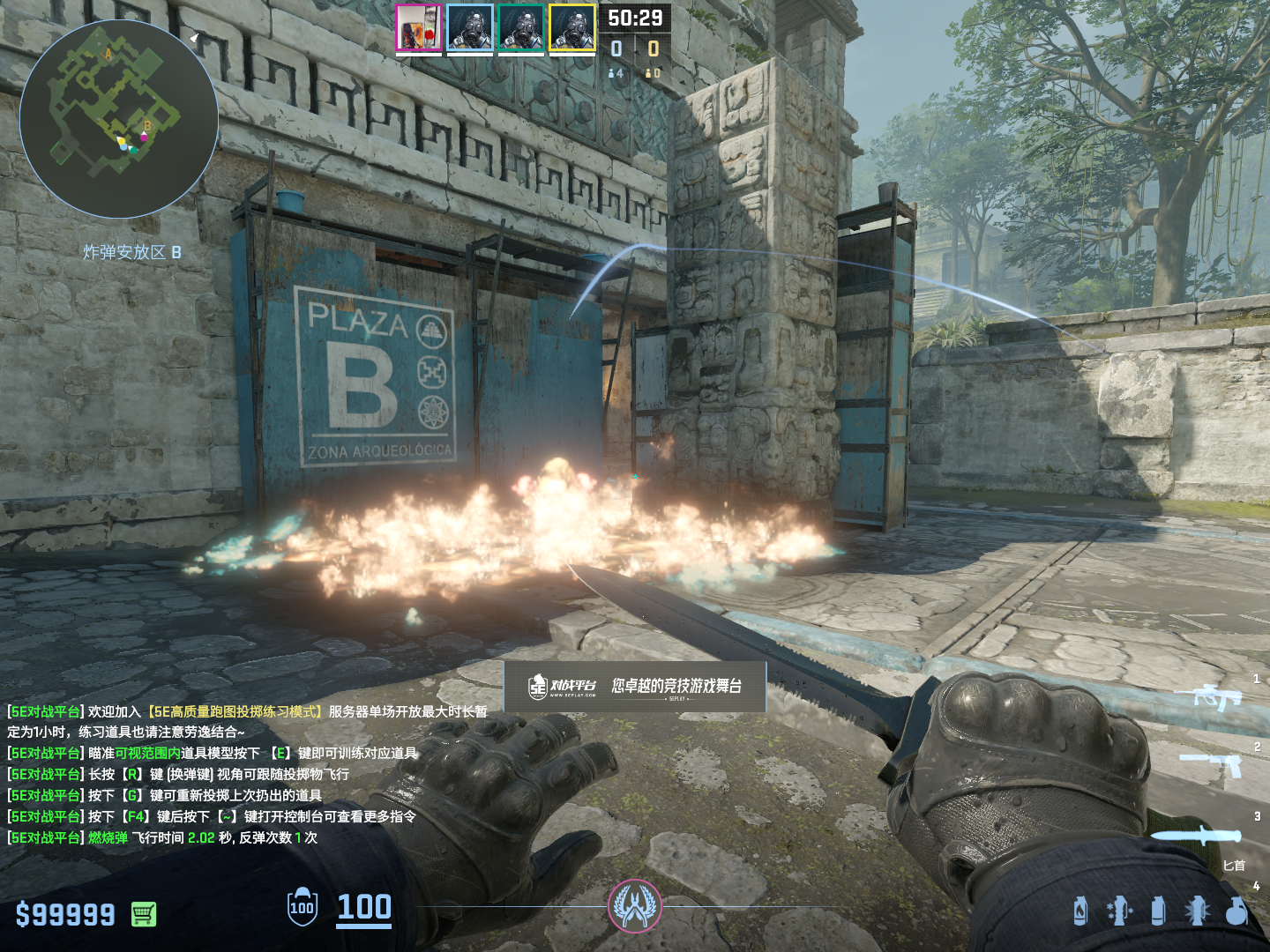Choose the smoke grenade icon

click(1158, 911)
